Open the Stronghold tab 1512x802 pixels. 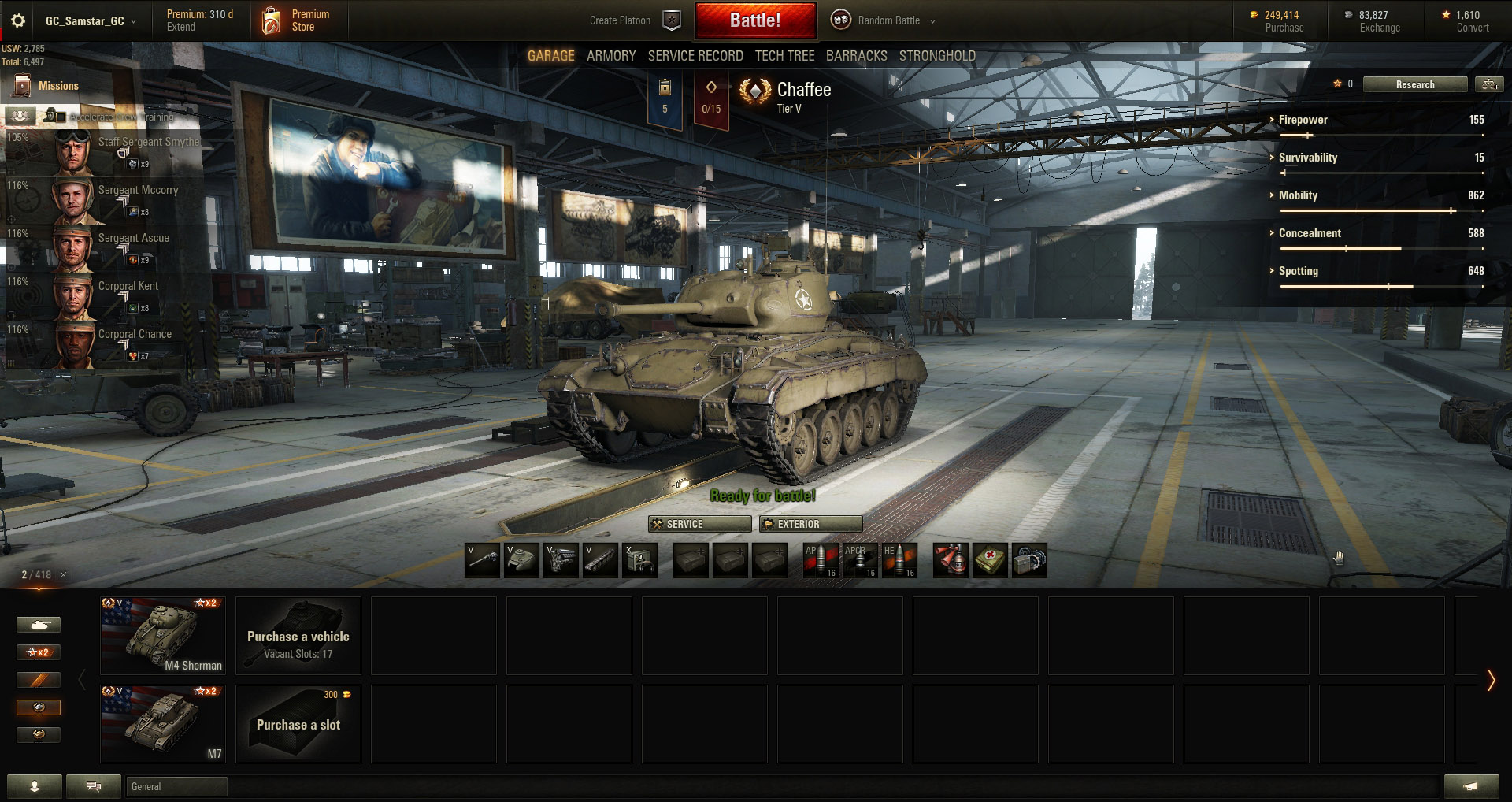pyautogui.click(x=937, y=56)
